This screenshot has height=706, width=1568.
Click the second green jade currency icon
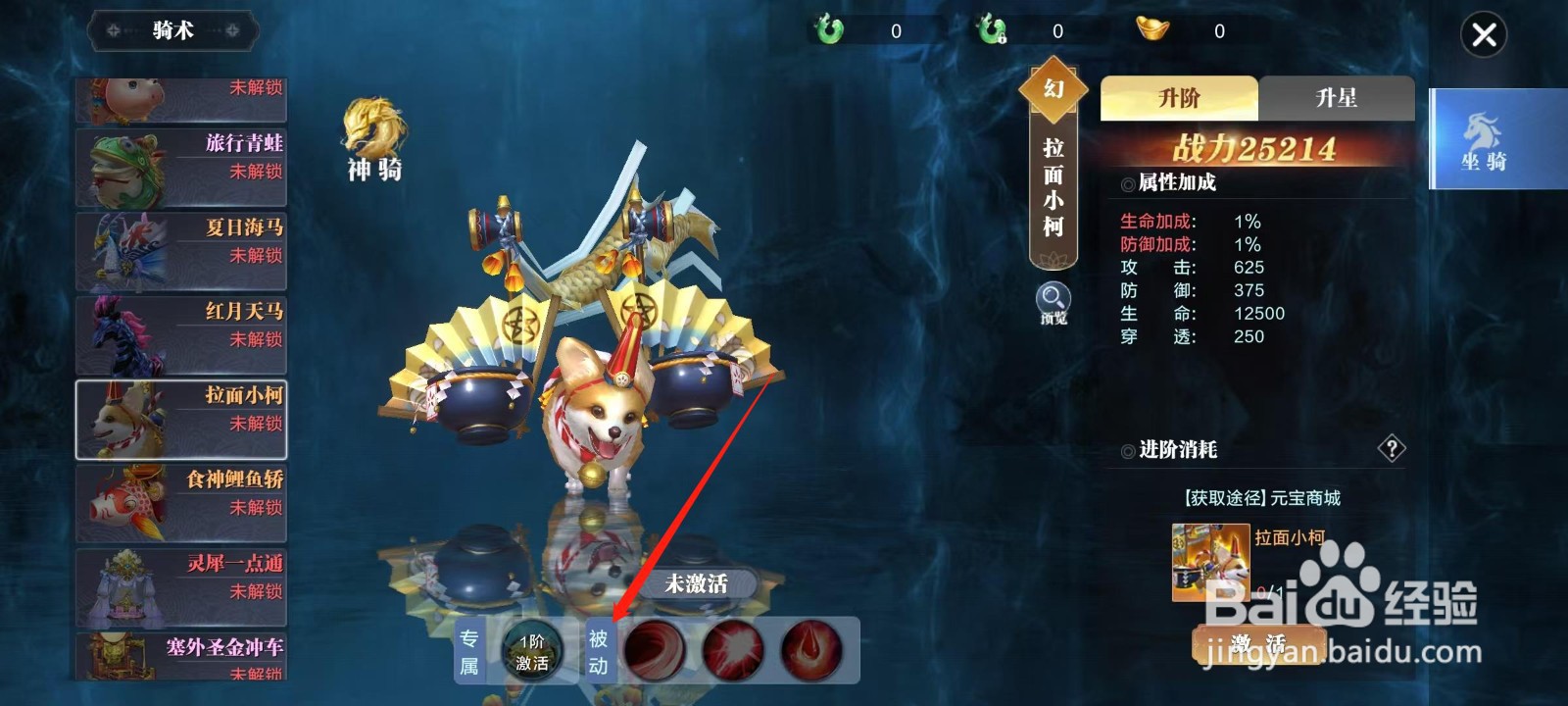point(991,30)
